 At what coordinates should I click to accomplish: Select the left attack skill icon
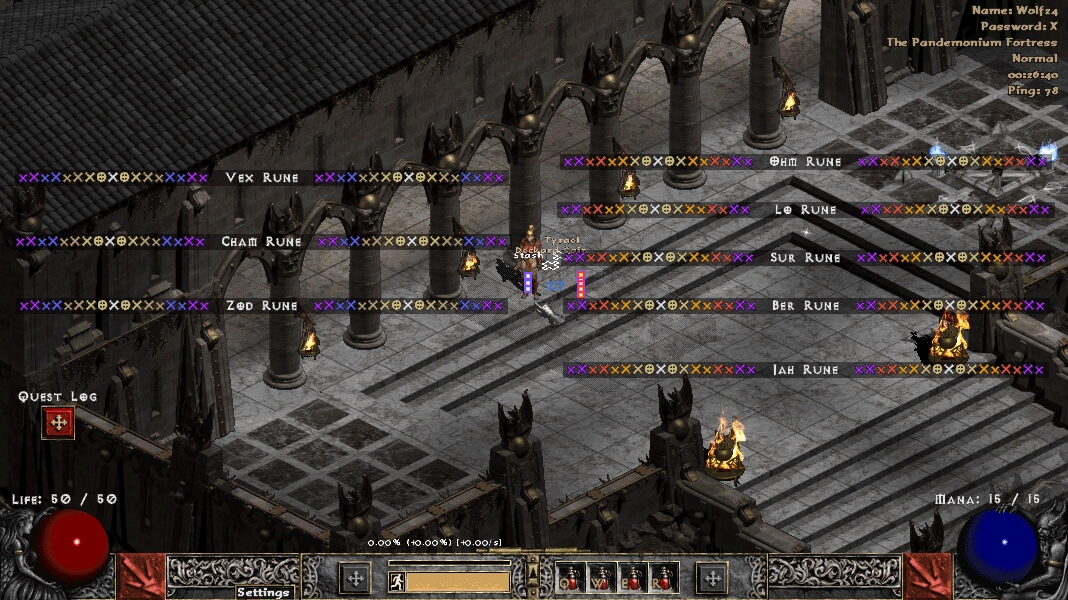[x=141, y=577]
